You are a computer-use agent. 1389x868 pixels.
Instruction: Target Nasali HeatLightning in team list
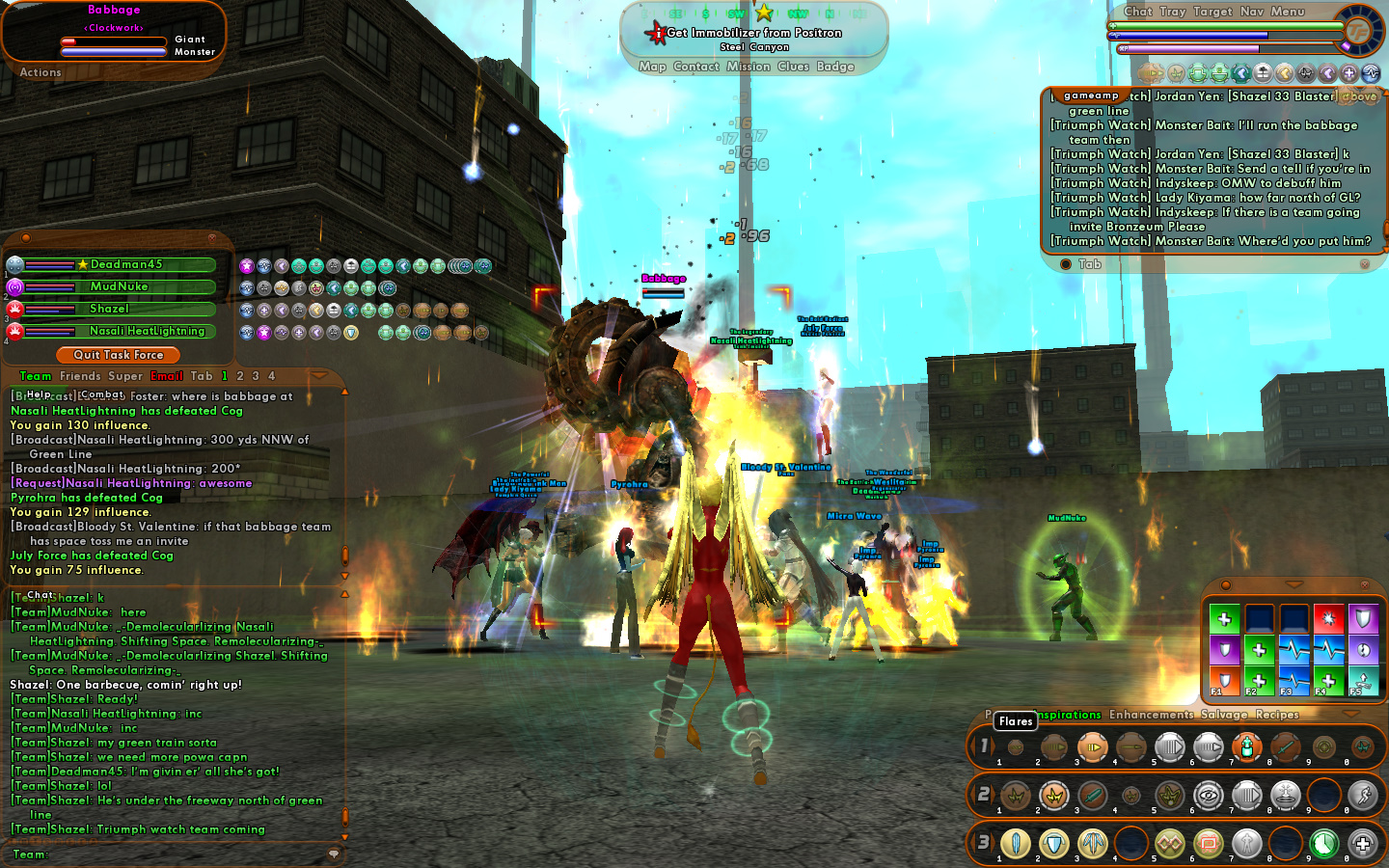(x=147, y=331)
